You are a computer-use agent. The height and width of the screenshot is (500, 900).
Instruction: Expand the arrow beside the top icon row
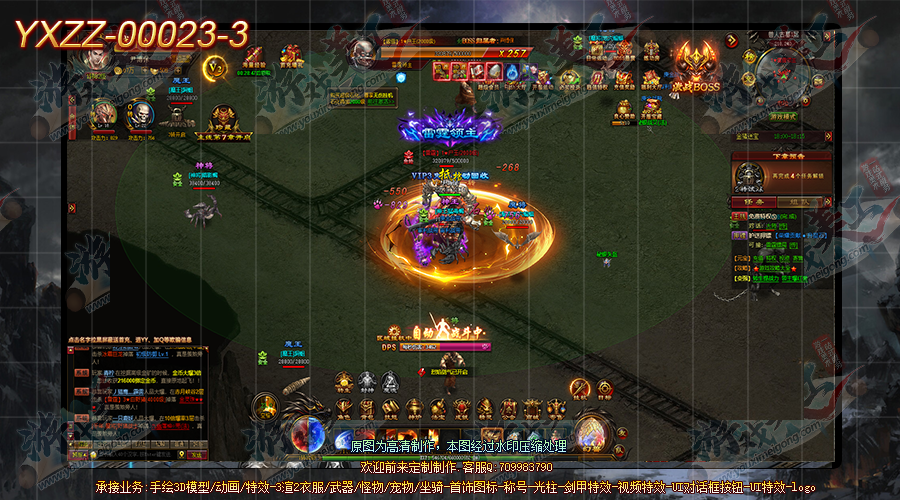(x=731, y=42)
